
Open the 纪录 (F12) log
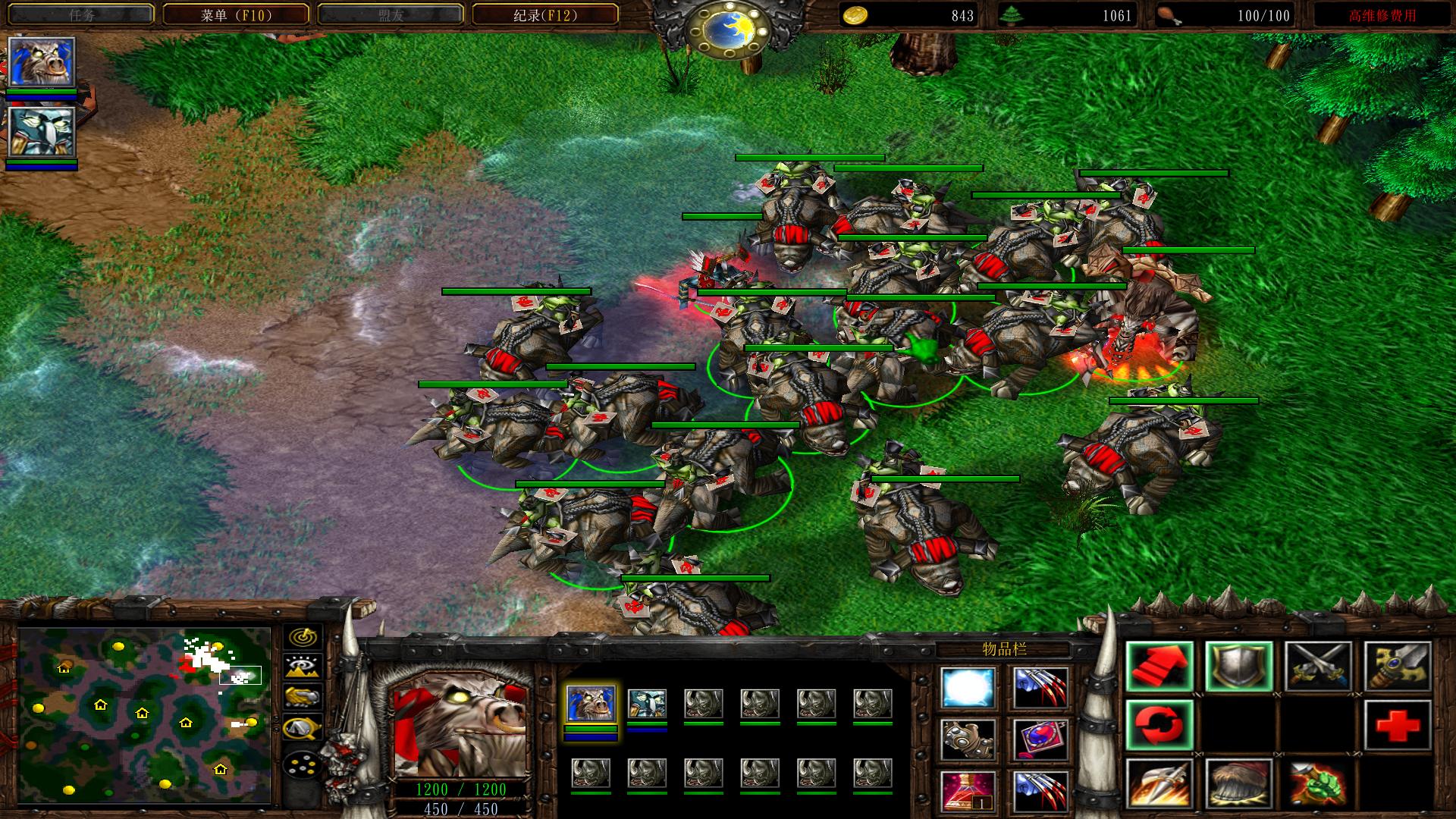pyautogui.click(x=544, y=15)
